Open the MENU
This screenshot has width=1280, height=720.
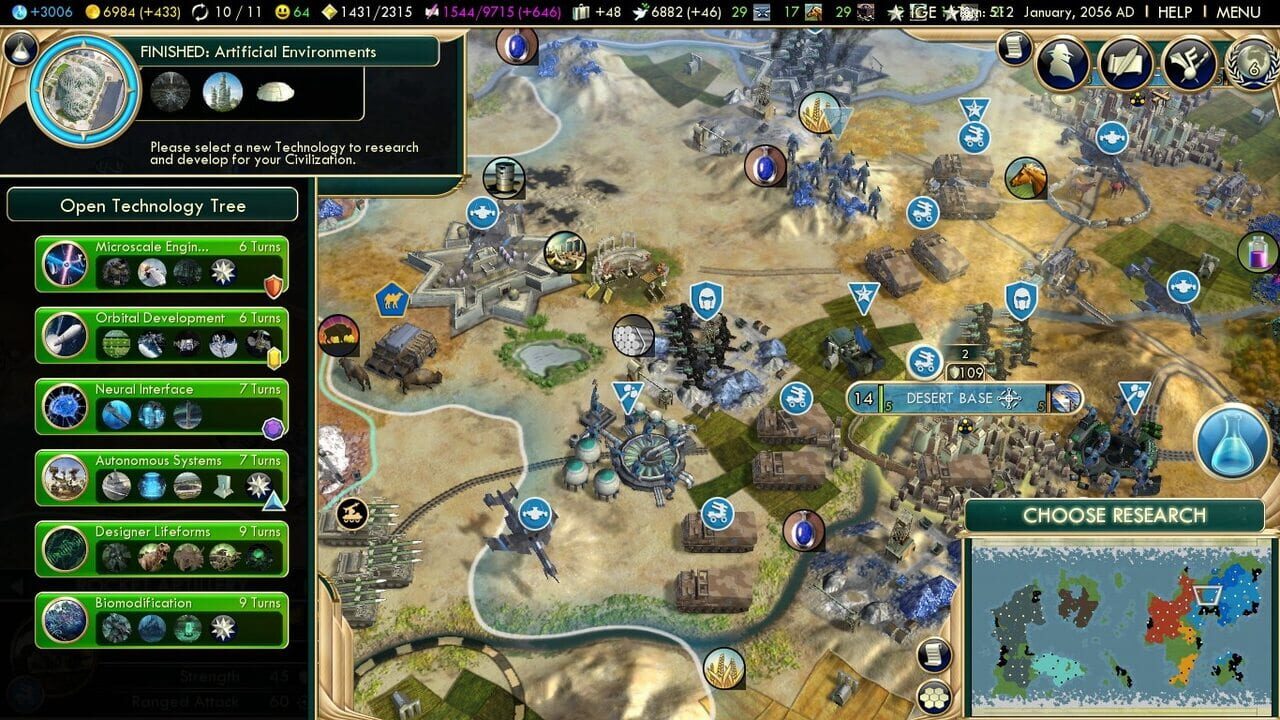coord(1240,10)
